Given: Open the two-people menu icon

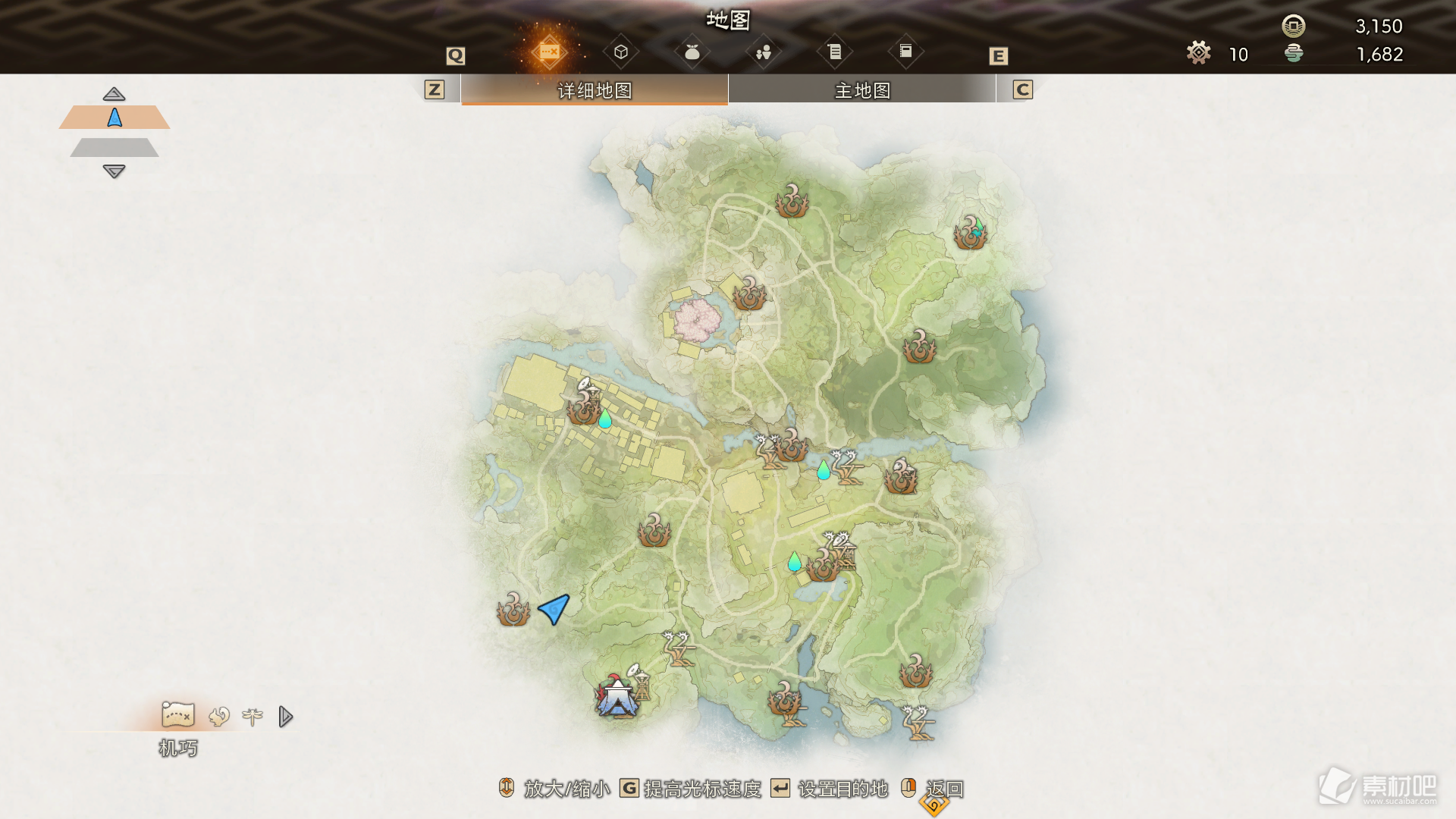Looking at the screenshot, I should [764, 52].
